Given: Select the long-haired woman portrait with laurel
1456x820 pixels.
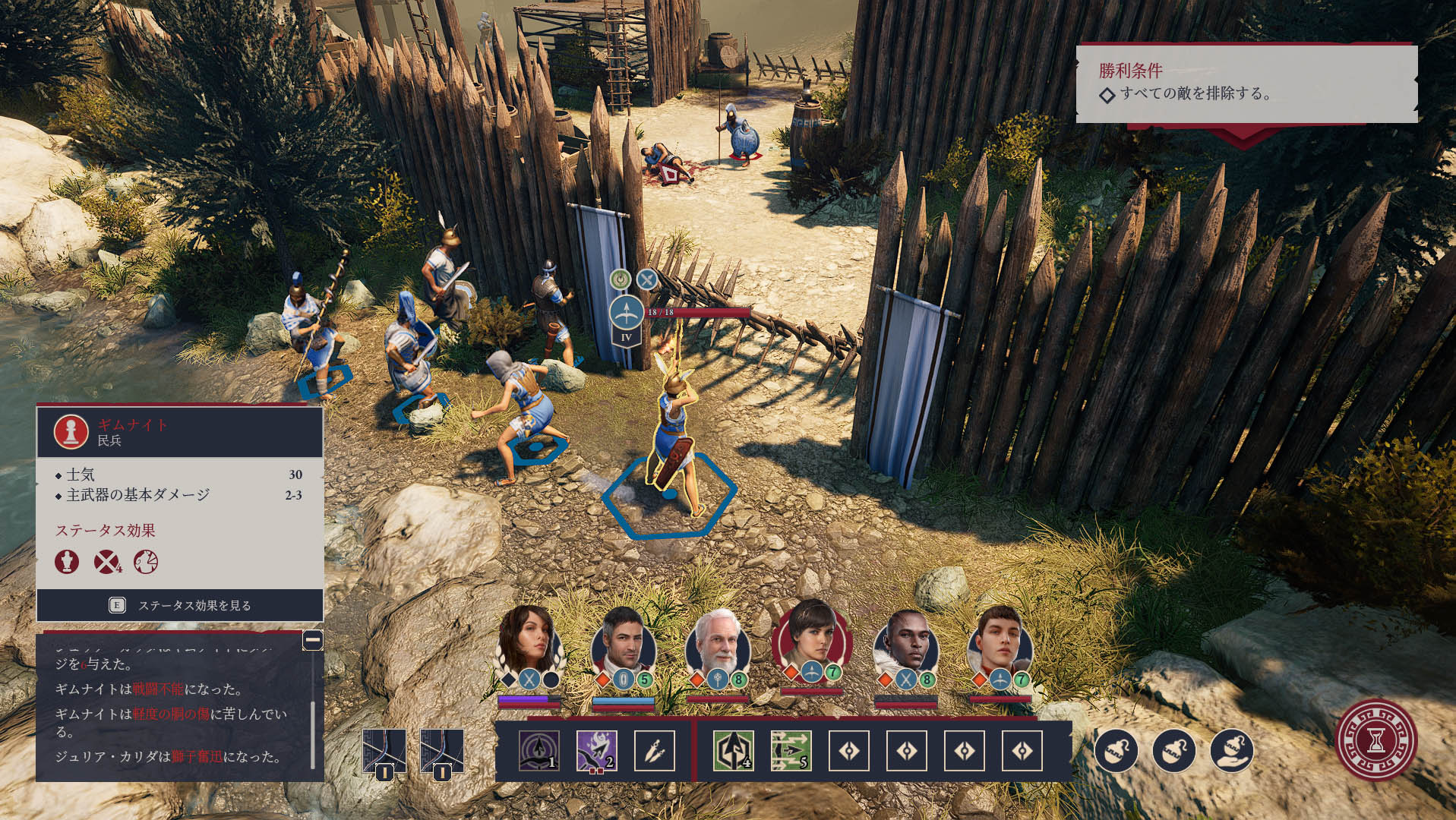Looking at the screenshot, I should 528,642.
